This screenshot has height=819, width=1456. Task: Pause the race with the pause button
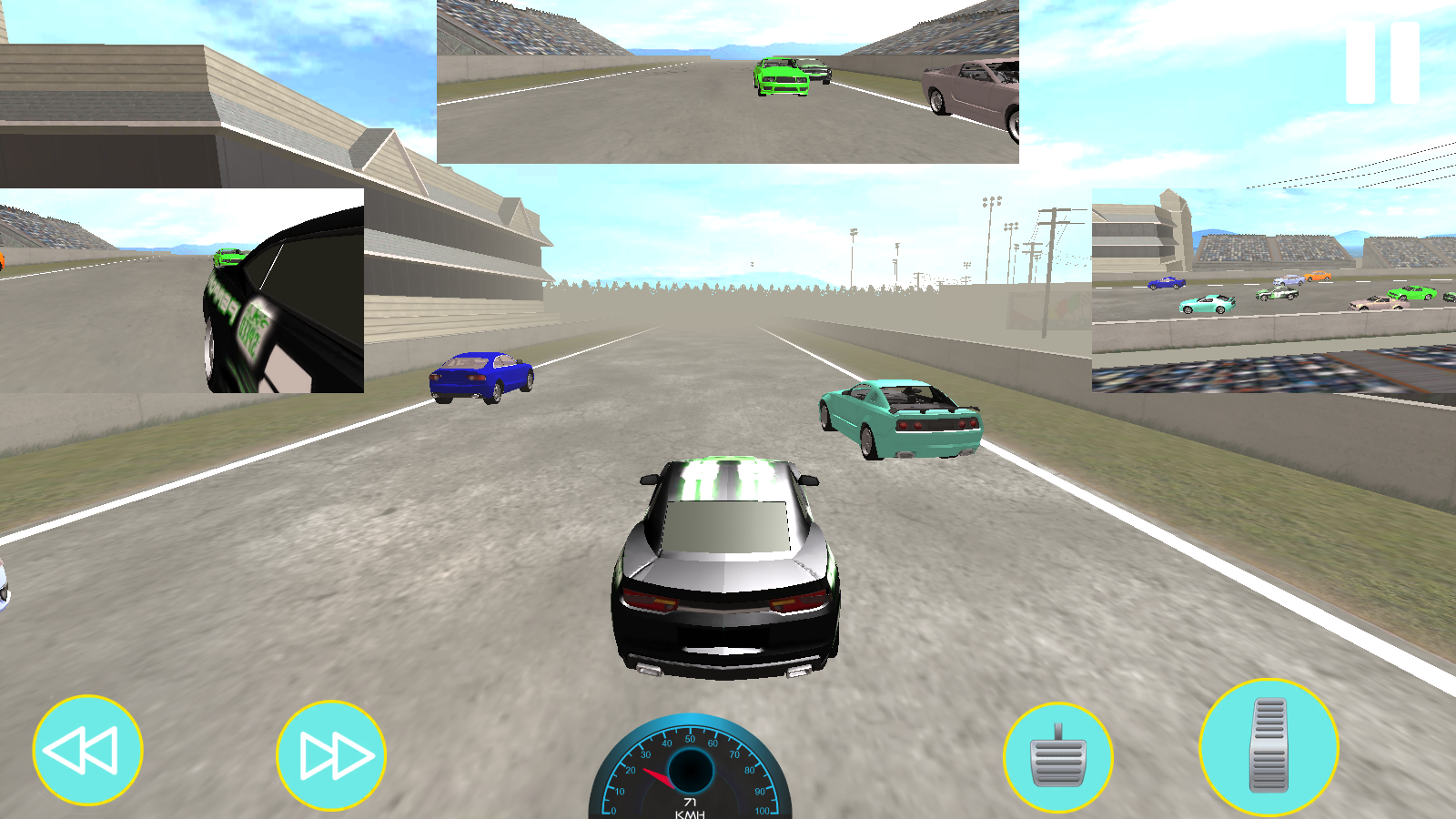pyautogui.click(x=1382, y=62)
